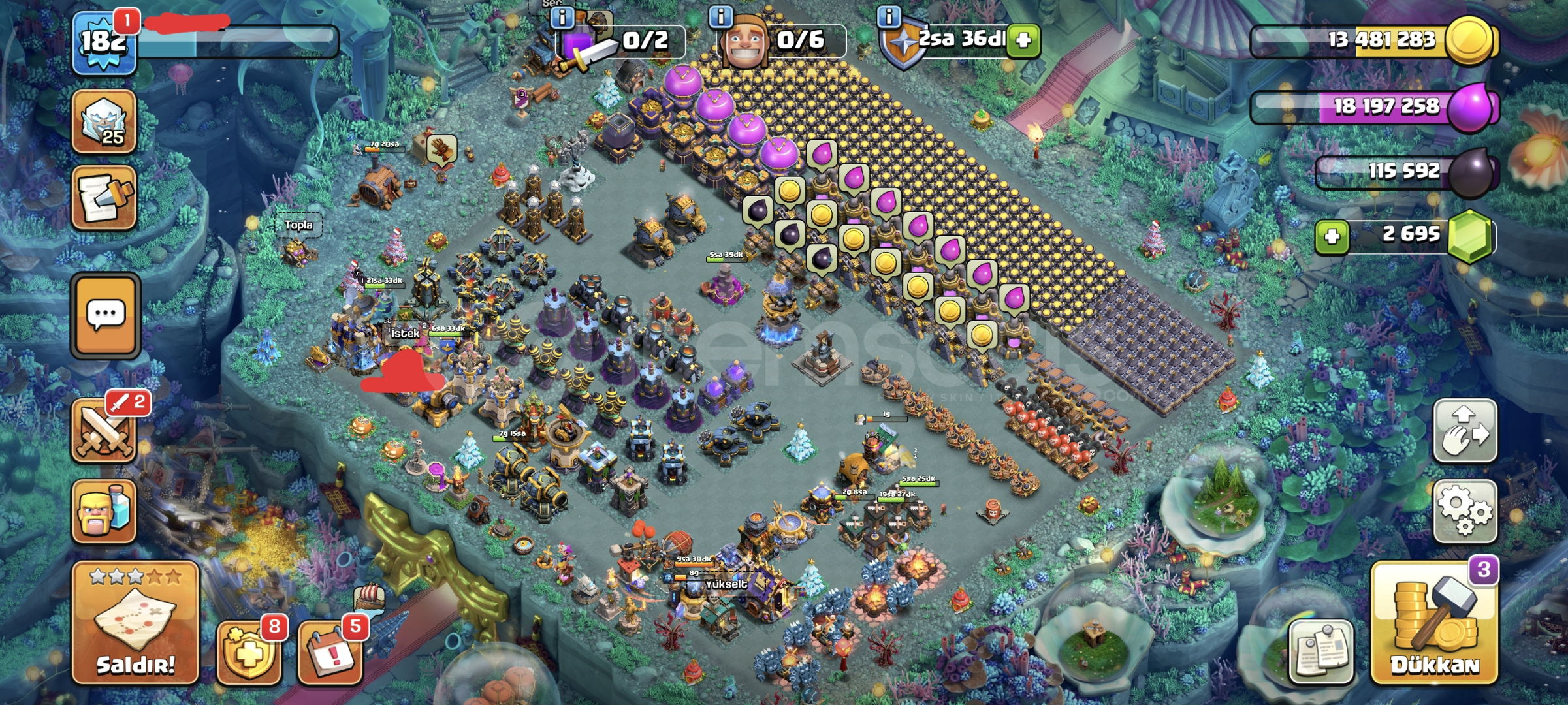
Task: Open the chat speech bubble panel
Action: coord(106,316)
